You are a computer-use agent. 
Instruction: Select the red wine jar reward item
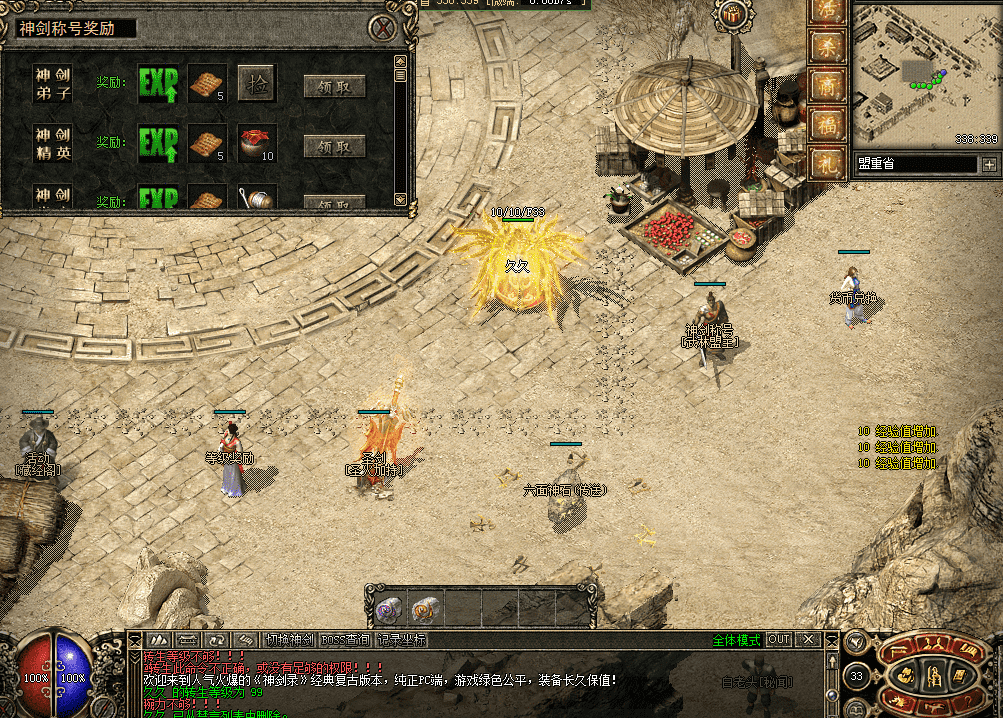(x=256, y=144)
